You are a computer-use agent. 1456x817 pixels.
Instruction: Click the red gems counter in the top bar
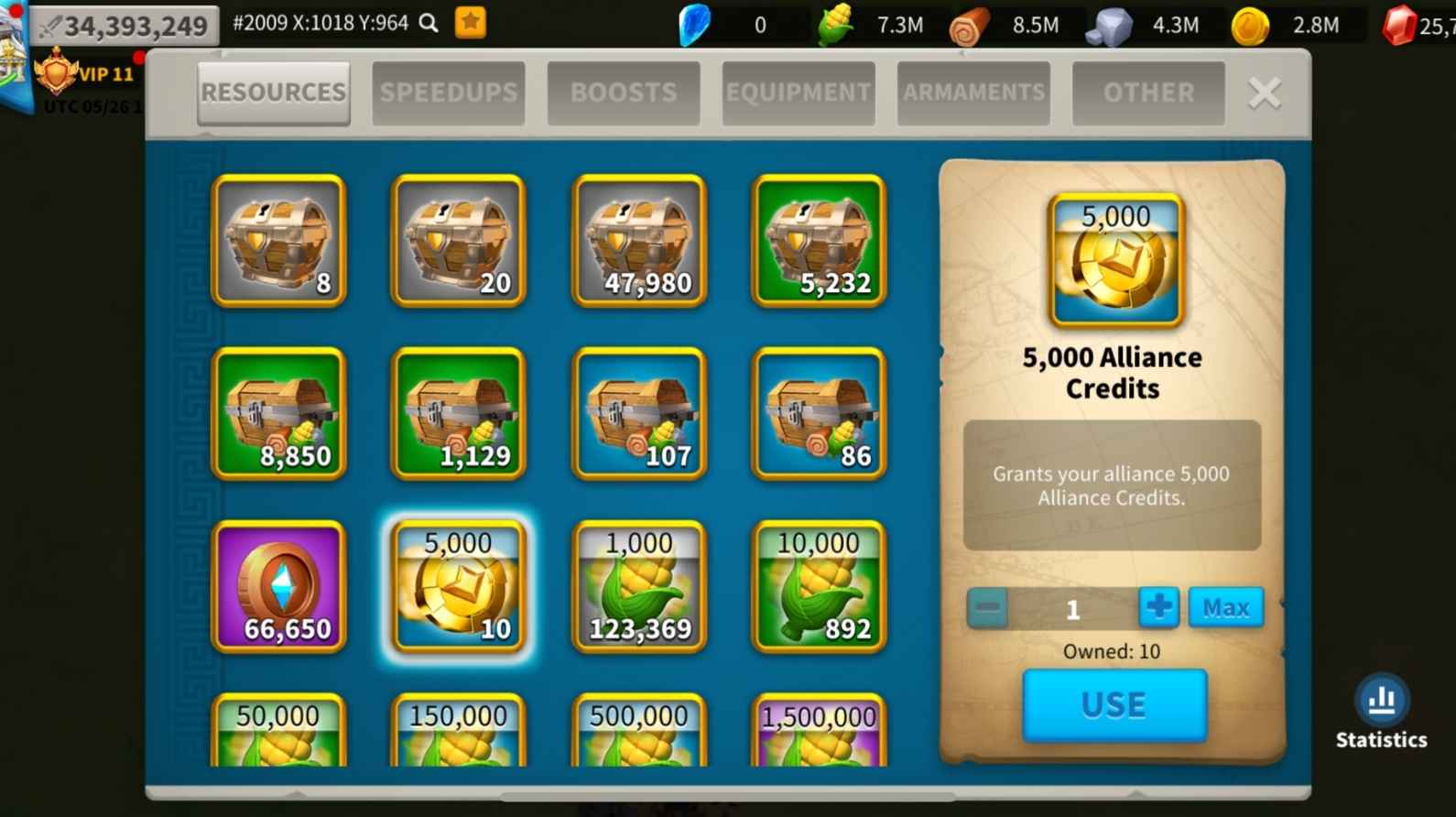pyautogui.click(x=1402, y=25)
